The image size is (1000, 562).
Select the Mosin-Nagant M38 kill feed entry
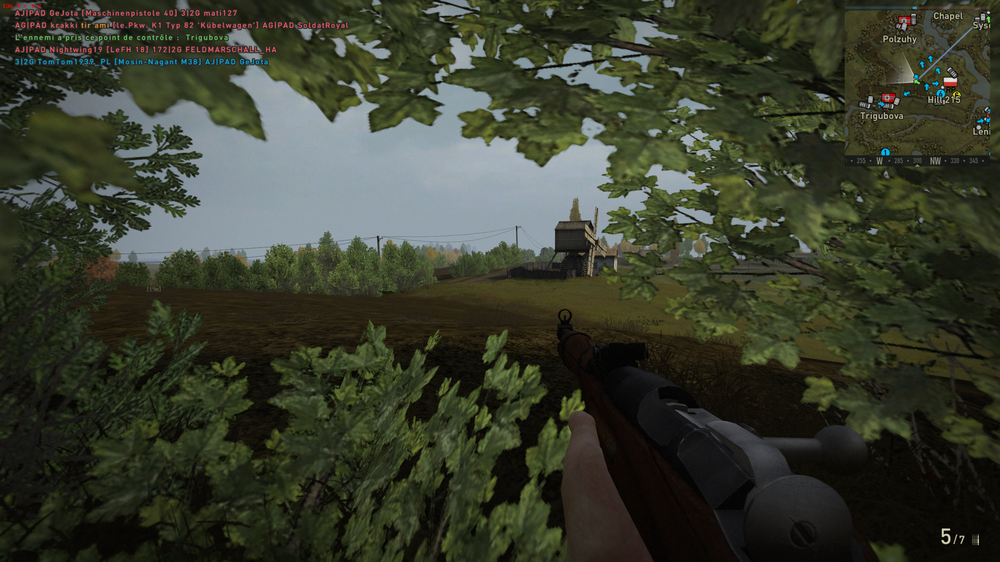pos(142,61)
